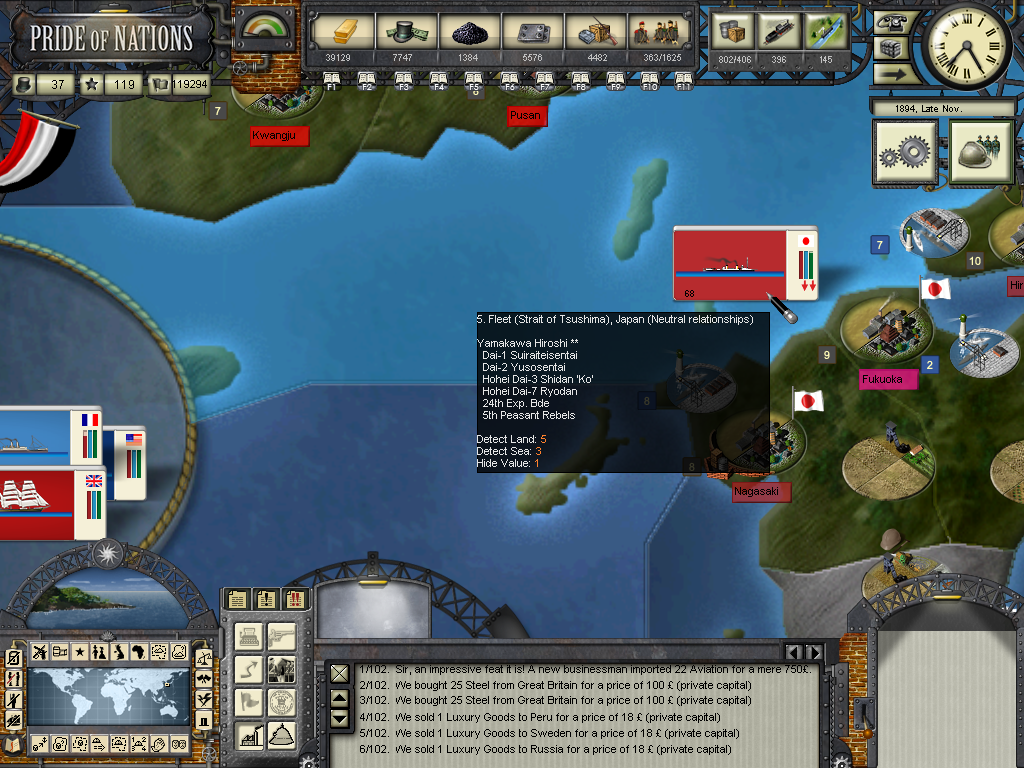Viewport: 1024px width, 768px height.
Task: Click the gold bars resource icon
Action: 337,31
